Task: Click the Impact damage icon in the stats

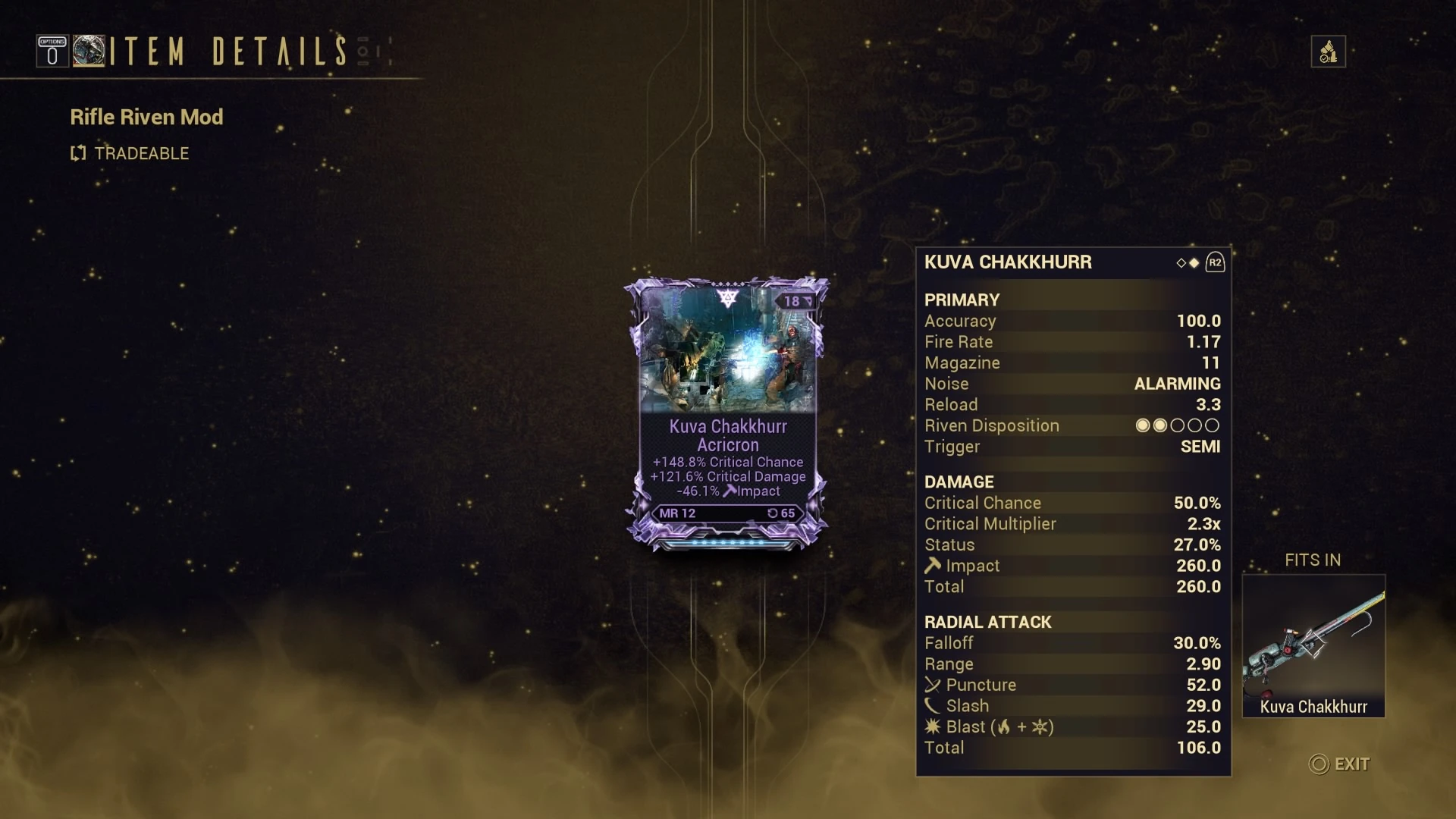Action: tap(932, 565)
